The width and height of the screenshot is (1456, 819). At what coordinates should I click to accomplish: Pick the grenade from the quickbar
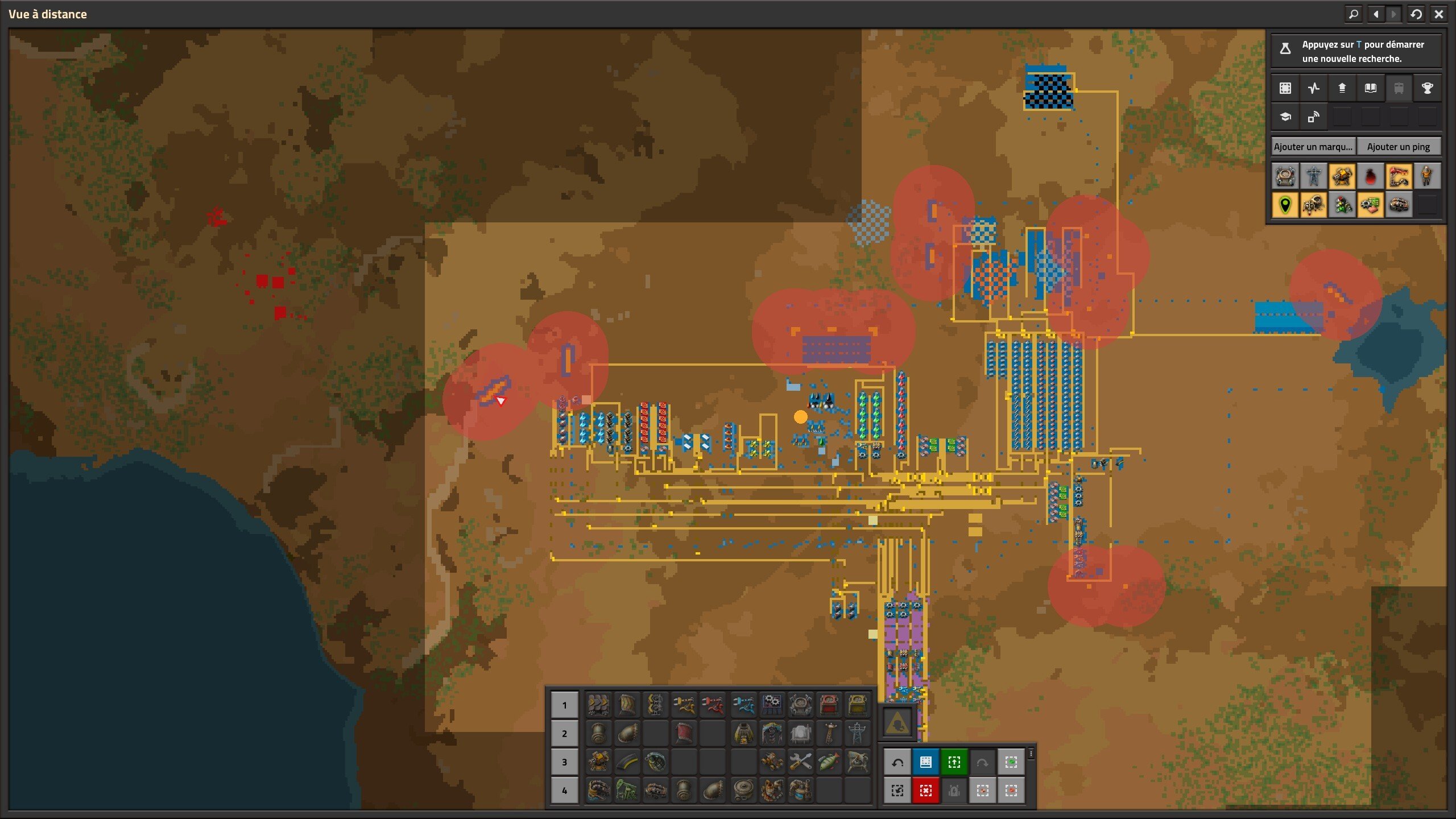point(655,762)
